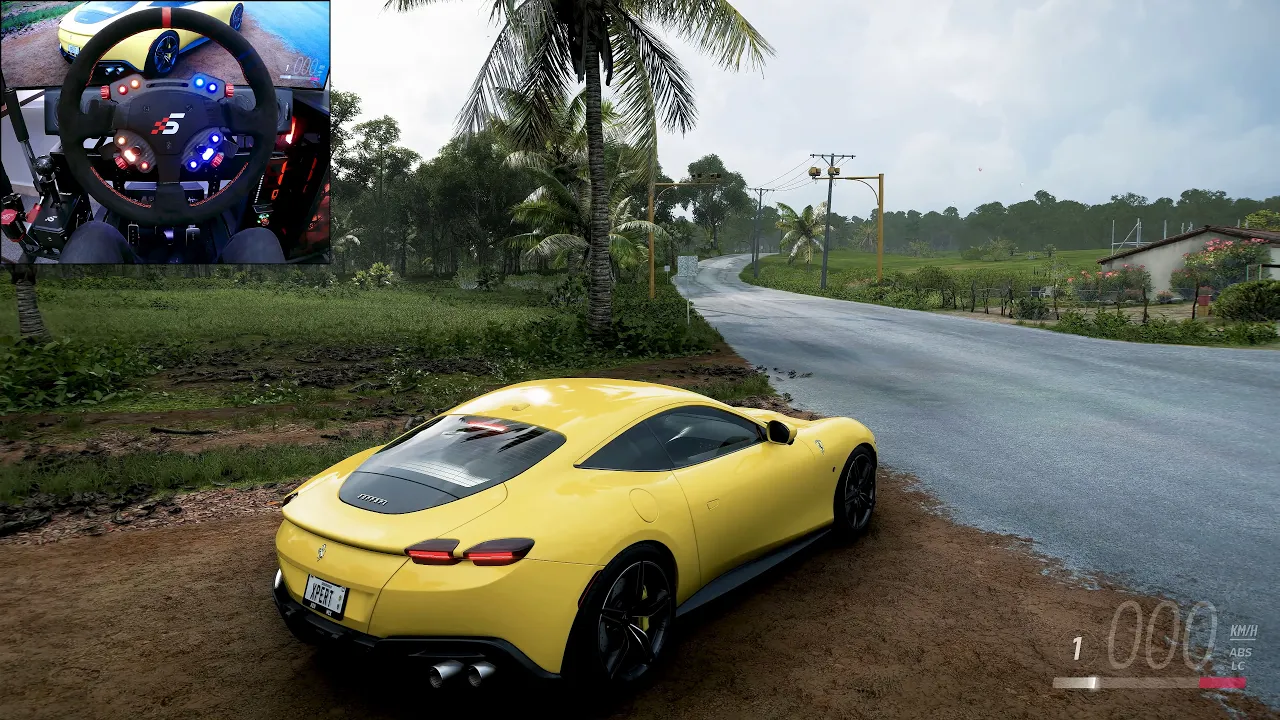This screenshot has width=1280, height=720.
Task: Select the XPERT license plate
Action: point(324,593)
